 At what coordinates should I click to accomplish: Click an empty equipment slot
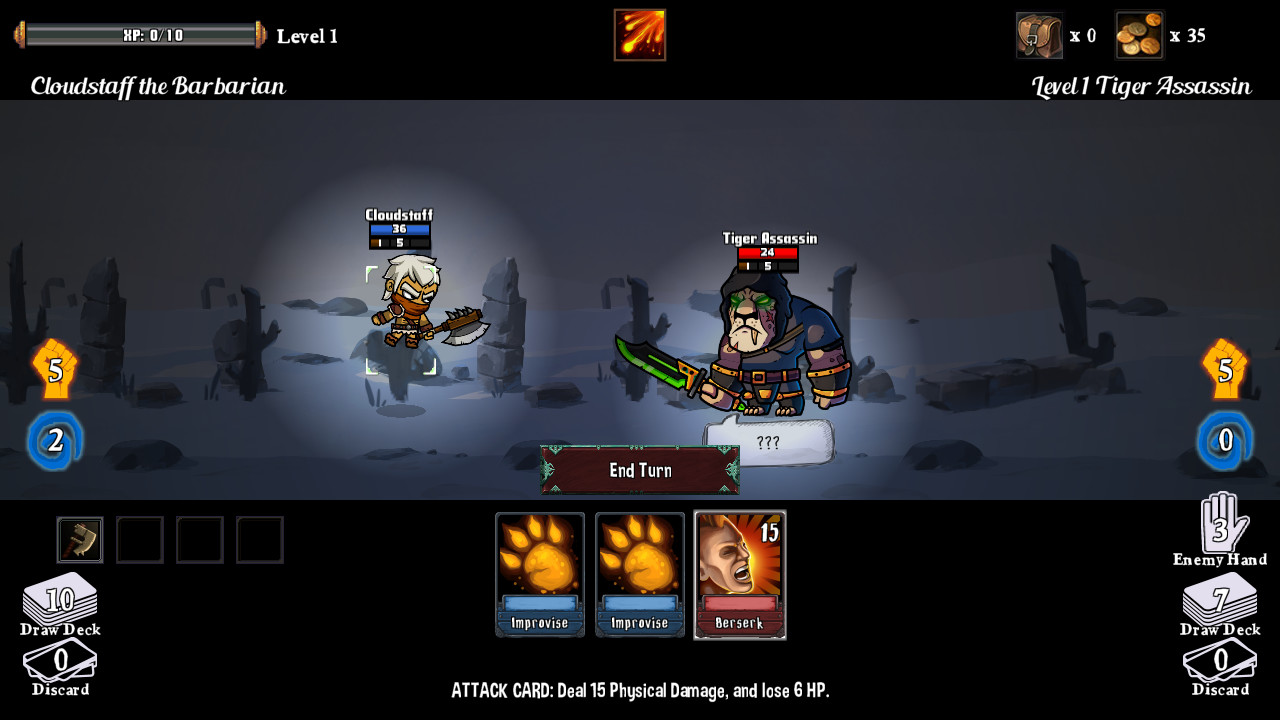tap(139, 539)
